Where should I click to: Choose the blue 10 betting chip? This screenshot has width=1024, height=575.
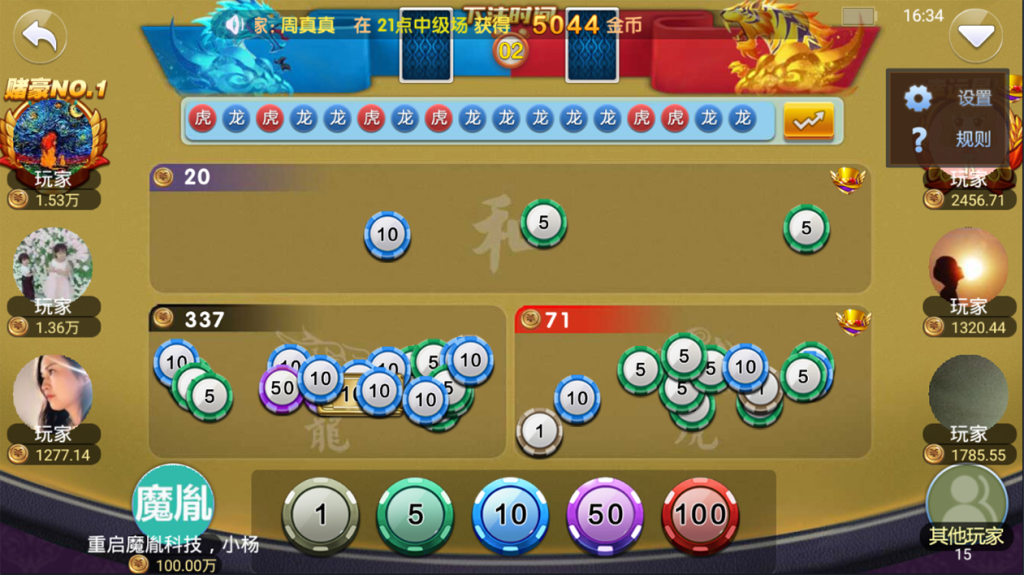pyautogui.click(x=510, y=515)
